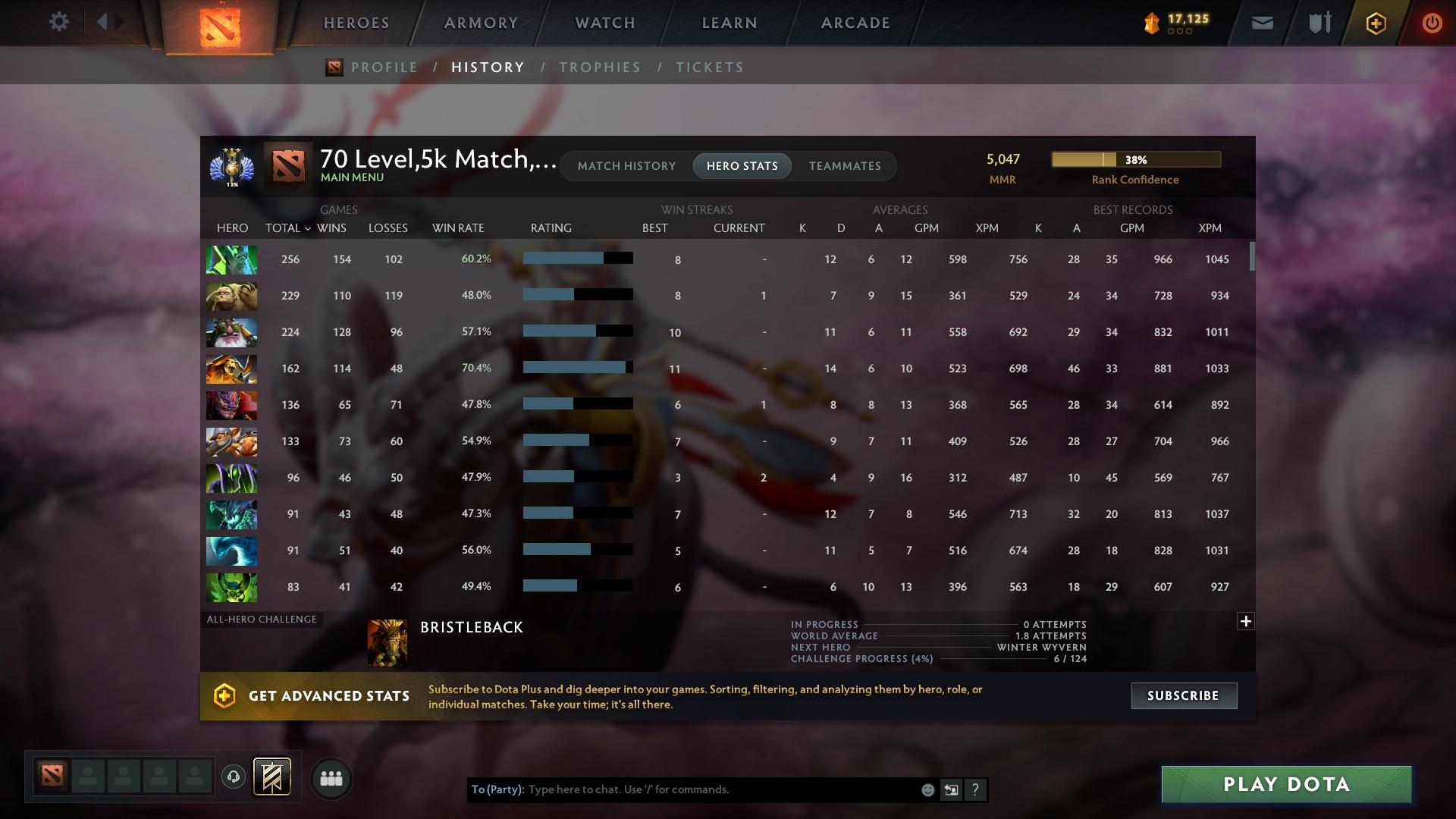
Task: Open the mail inbox envelope
Action: coord(1261,22)
